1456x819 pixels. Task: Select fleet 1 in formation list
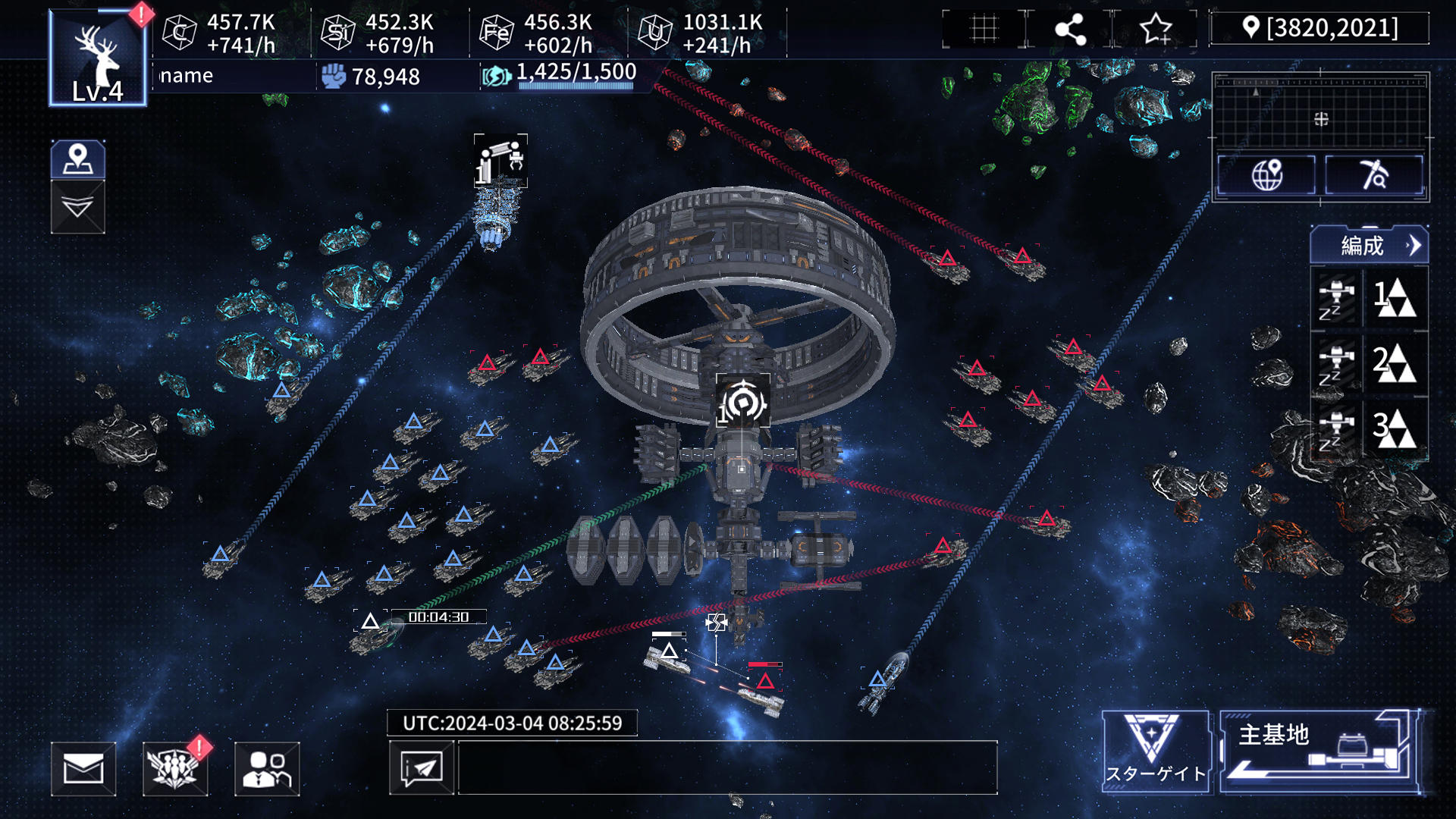pos(1370,298)
